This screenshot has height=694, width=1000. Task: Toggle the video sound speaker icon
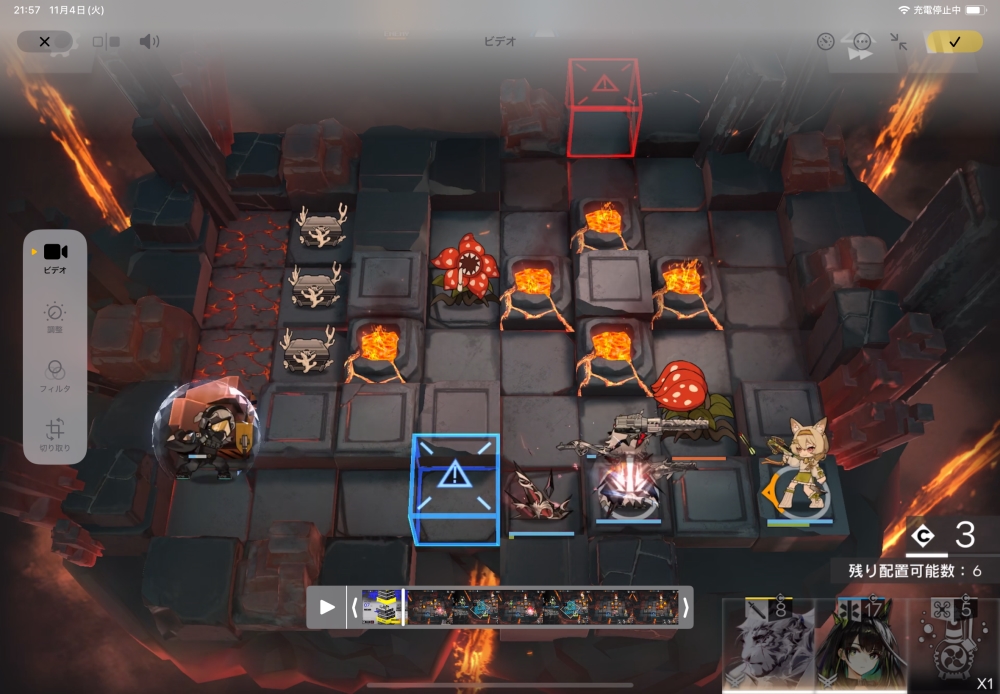point(149,41)
